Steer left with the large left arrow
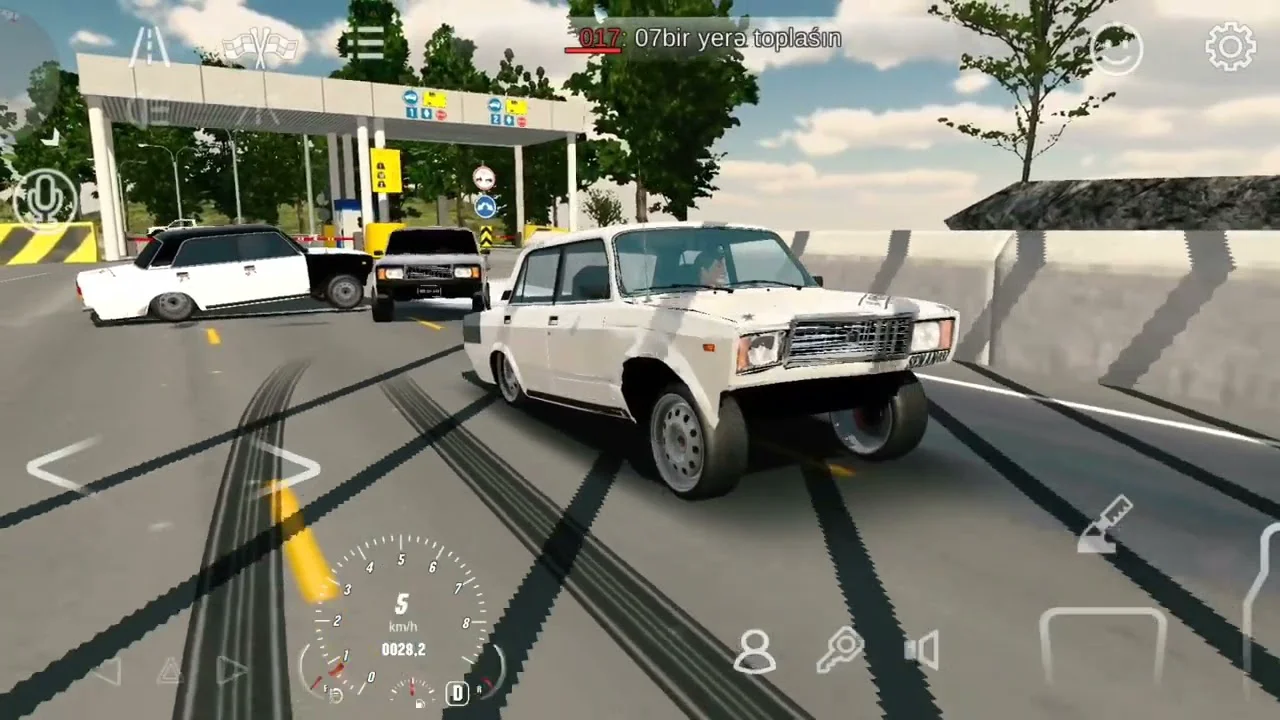Screen dimensions: 1280x720 [64, 465]
